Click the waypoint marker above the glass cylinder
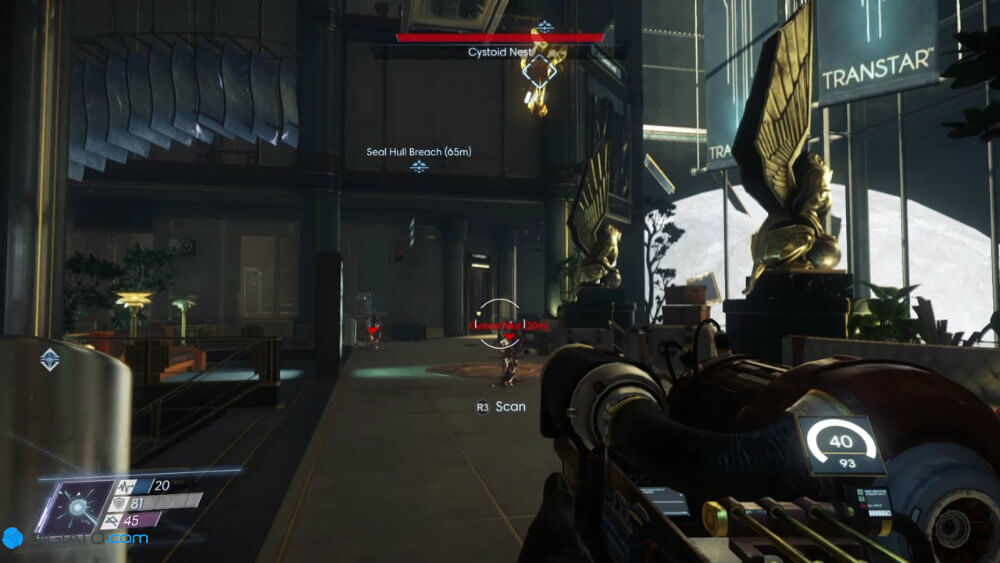1000x563 pixels. [49, 360]
